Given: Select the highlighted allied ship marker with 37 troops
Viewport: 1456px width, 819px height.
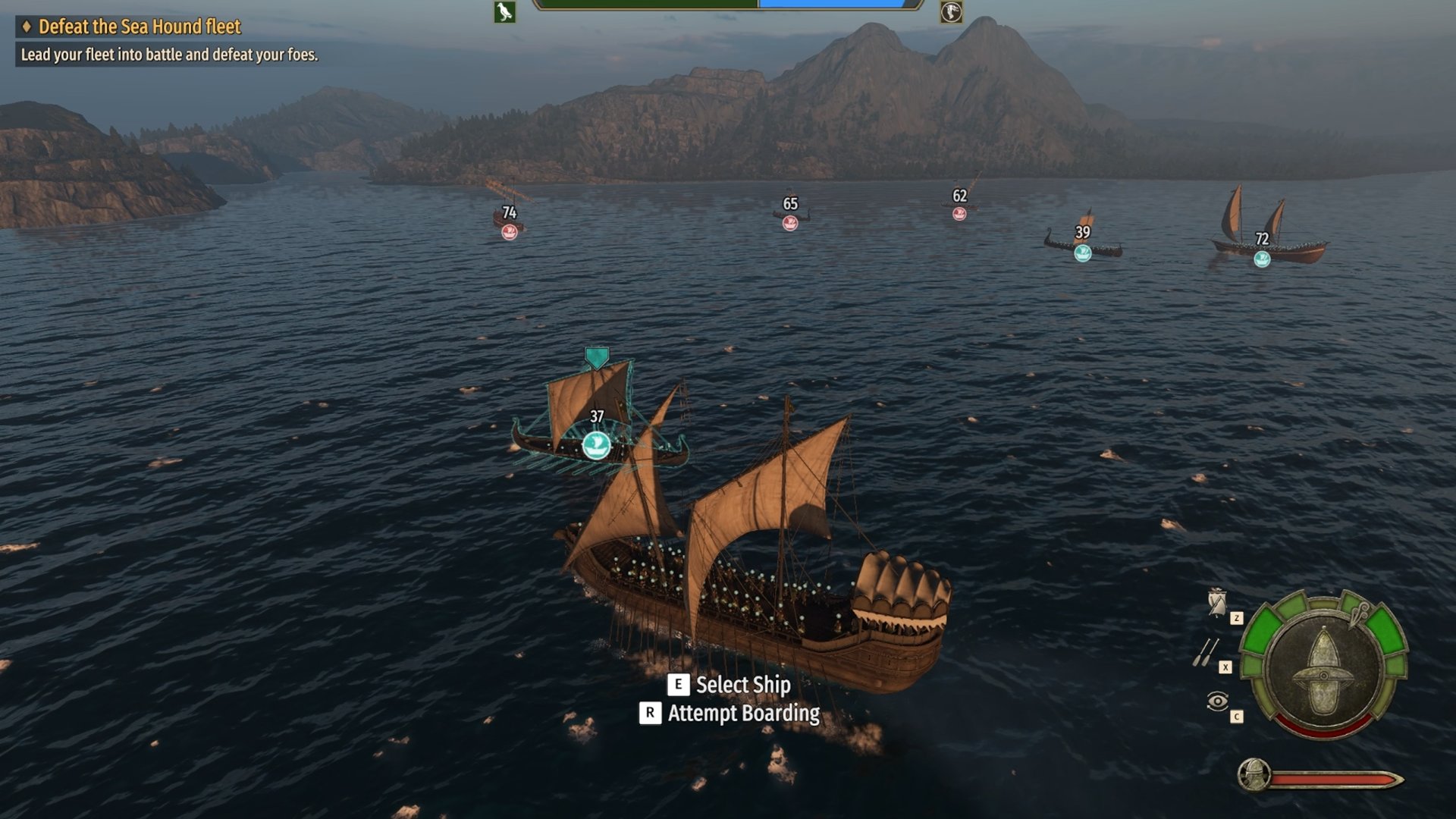Looking at the screenshot, I should coord(596,445).
